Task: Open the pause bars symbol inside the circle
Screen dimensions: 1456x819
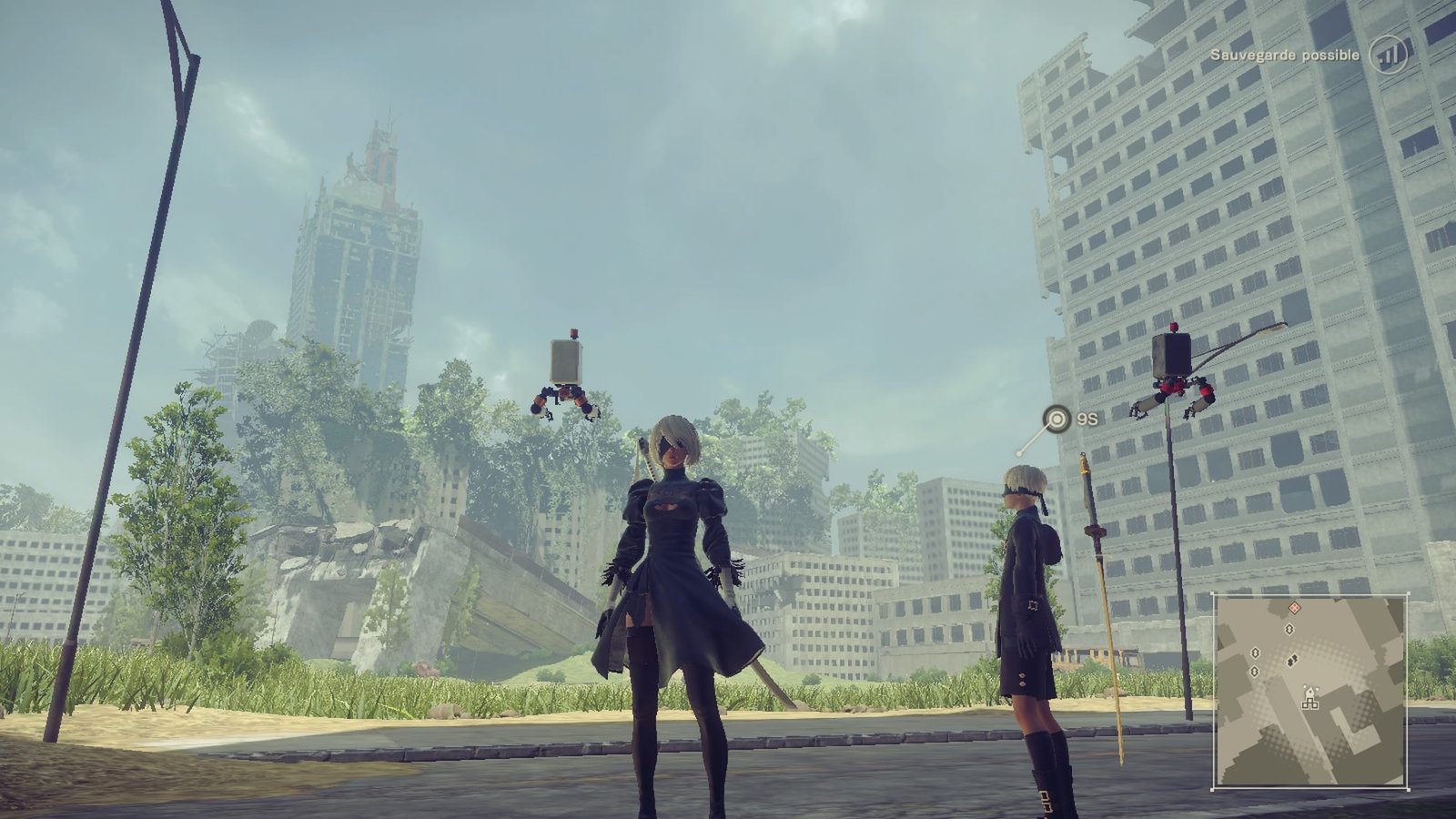Action: click(x=1390, y=55)
